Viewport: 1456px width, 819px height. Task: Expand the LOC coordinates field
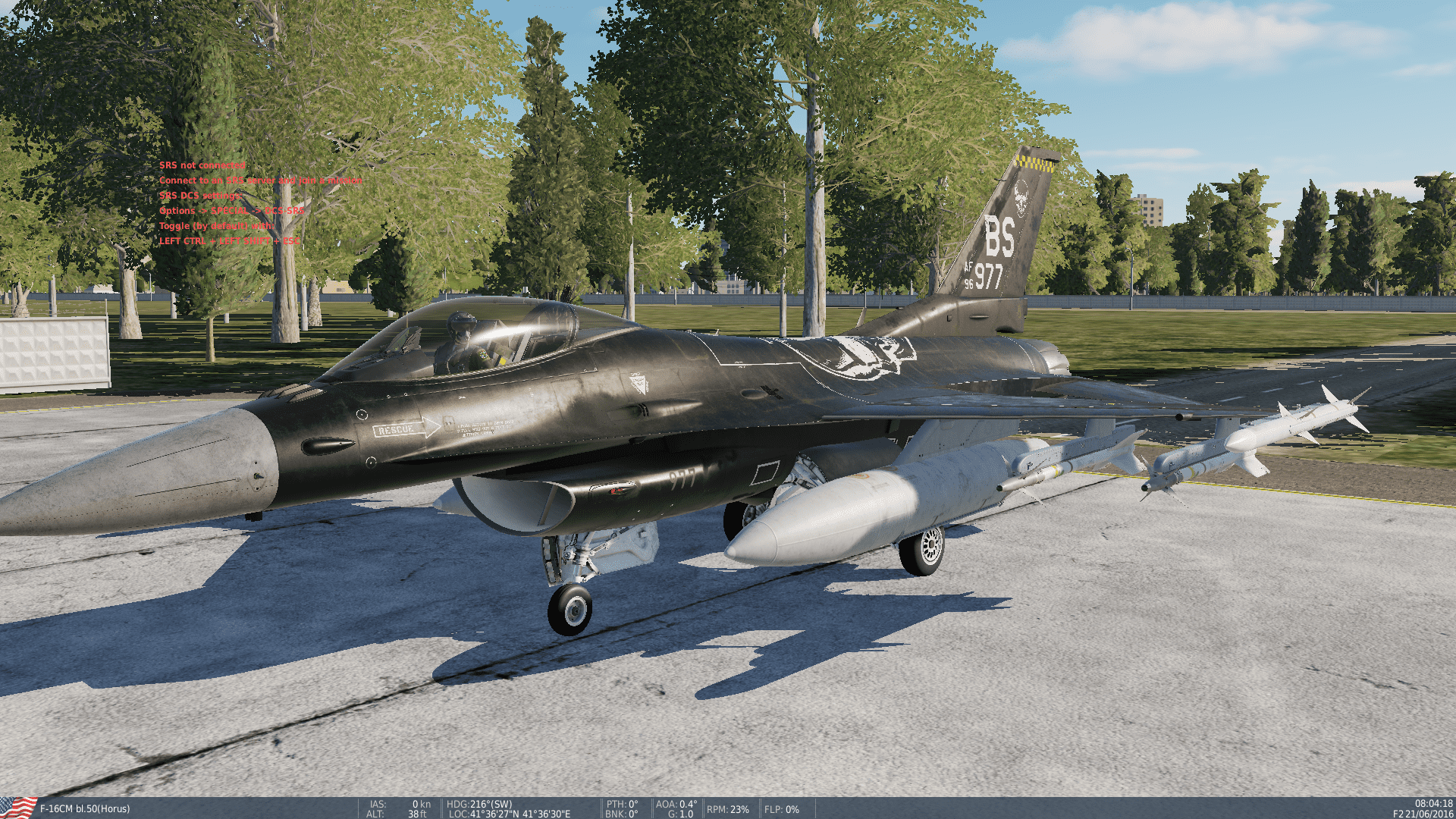[510, 814]
